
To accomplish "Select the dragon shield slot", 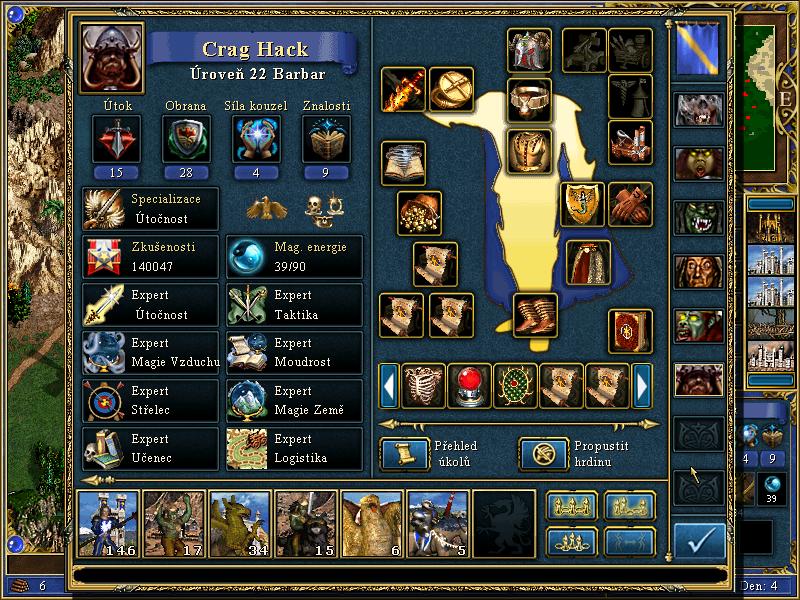I will [x=582, y=204].
